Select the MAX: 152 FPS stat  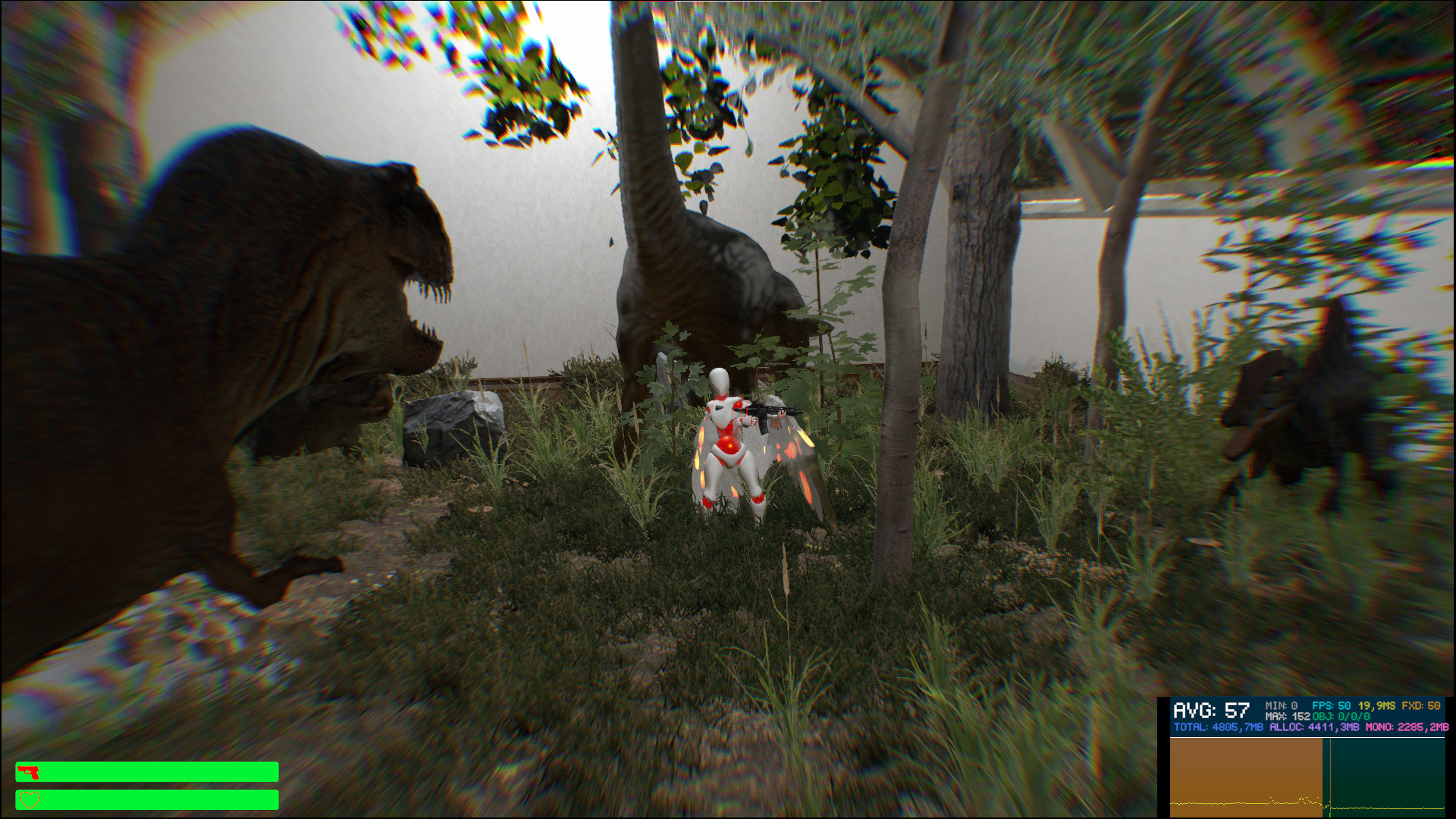[1289, 715]
